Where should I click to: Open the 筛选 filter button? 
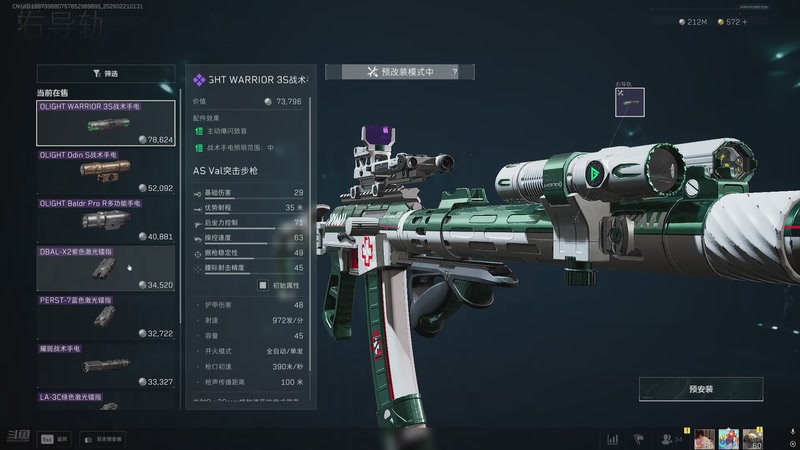pyautogui.click(x=105, y=73)
